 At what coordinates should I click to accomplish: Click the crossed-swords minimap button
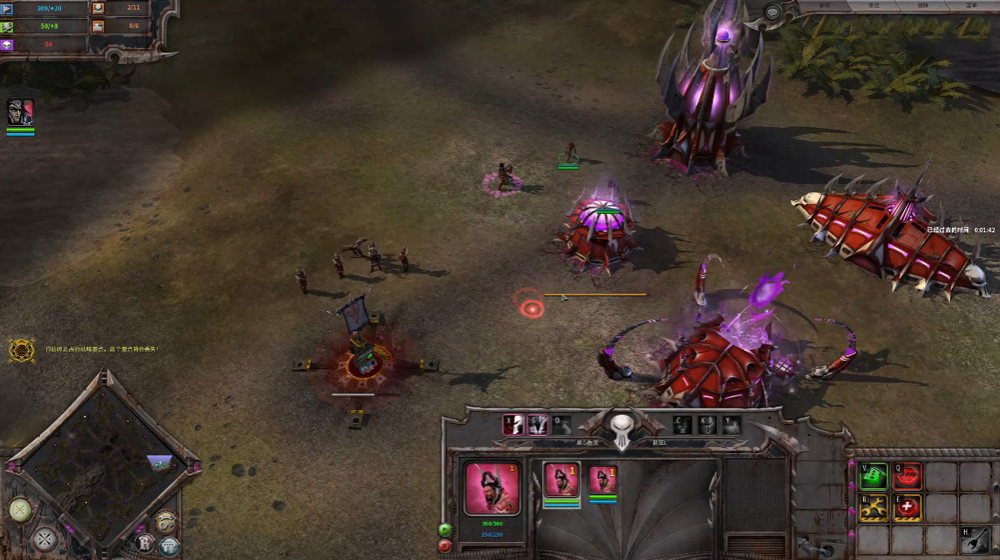(45, 539)
